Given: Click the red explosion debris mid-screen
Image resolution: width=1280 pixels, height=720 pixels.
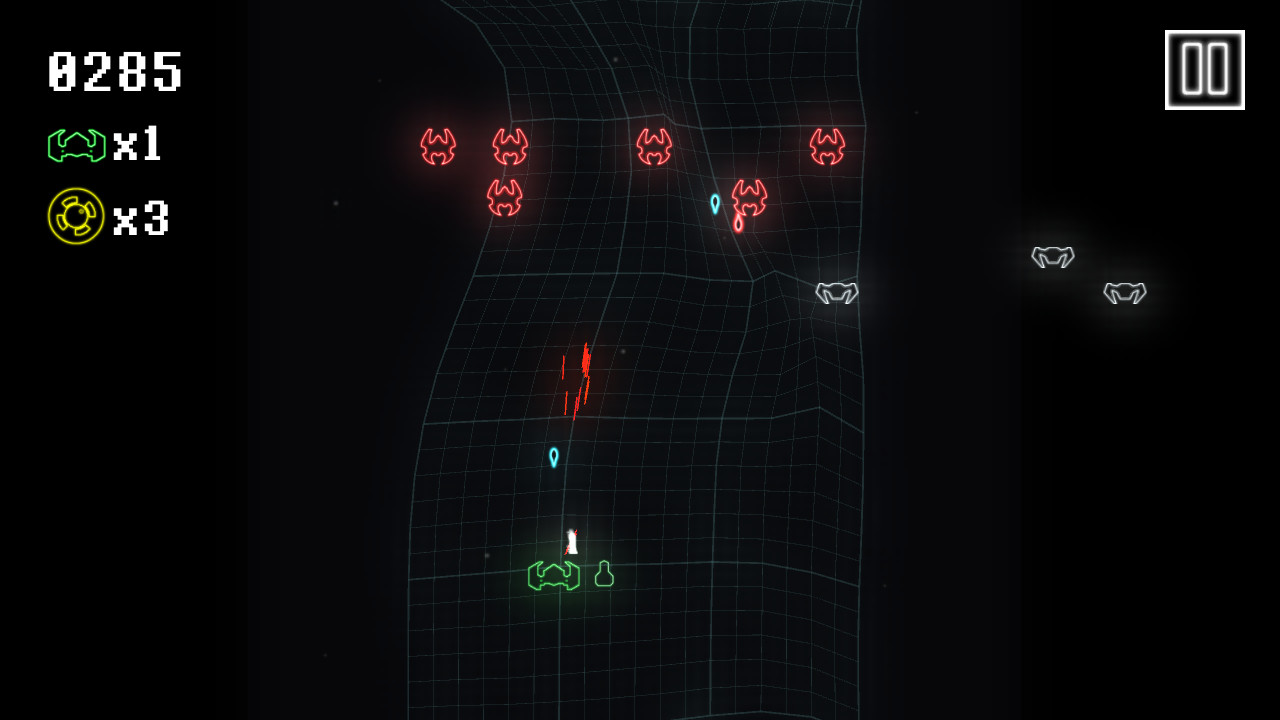Looking at the screenshot, I should tap(577, 382).
